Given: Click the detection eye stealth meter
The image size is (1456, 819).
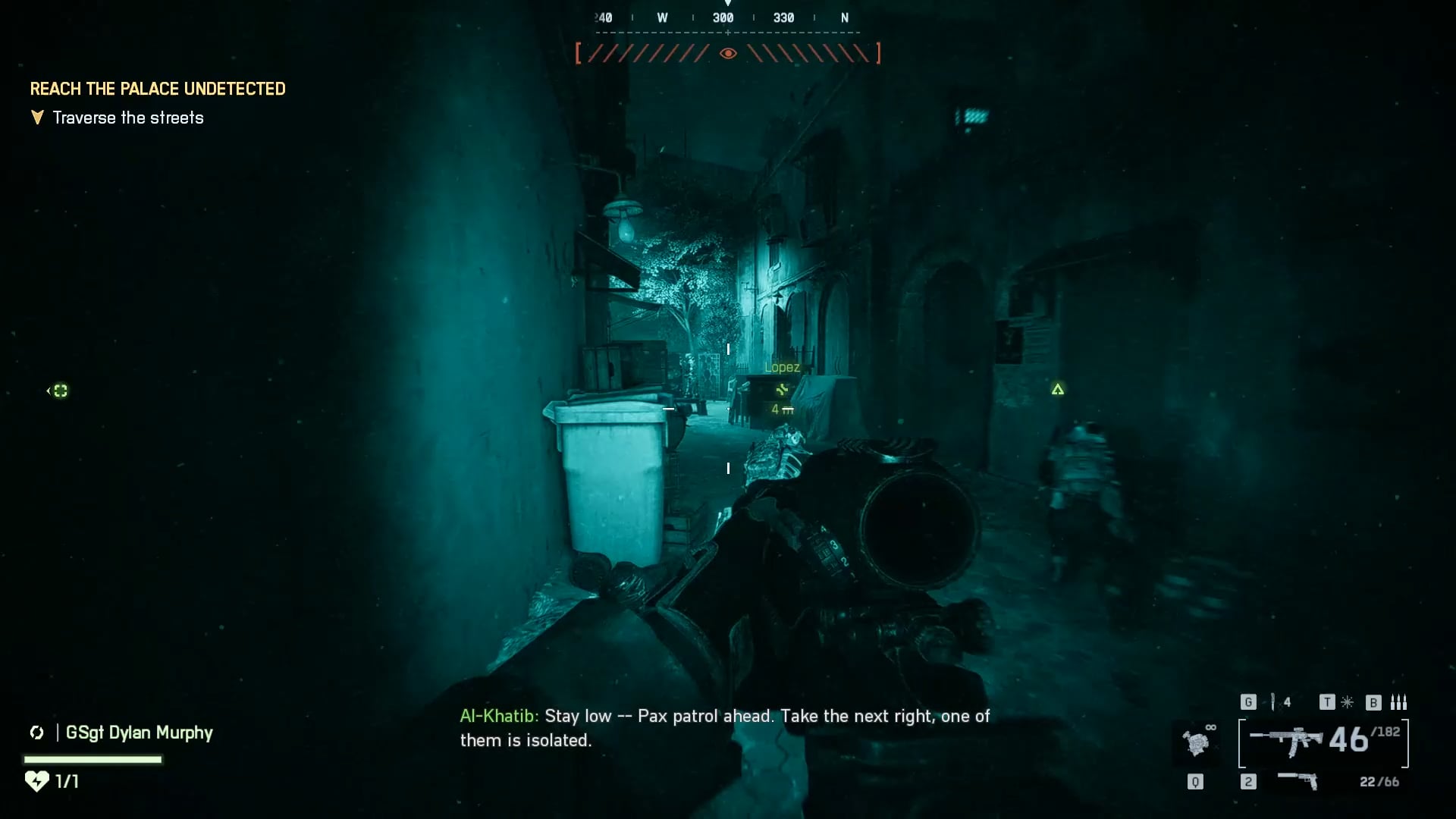Looking at the screenshot, I should tap(728, 53).
